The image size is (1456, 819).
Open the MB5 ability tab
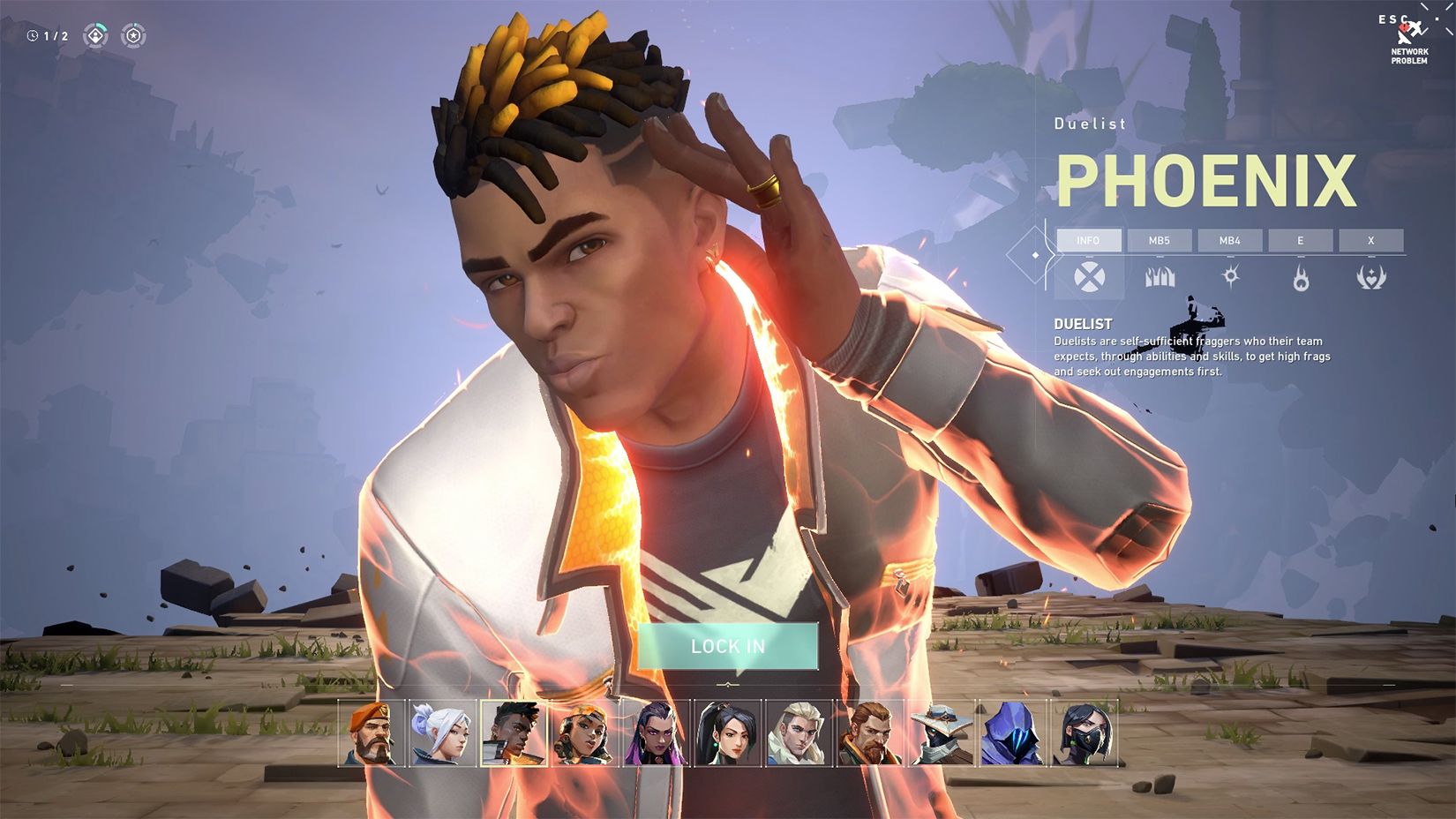point(1160,240)
